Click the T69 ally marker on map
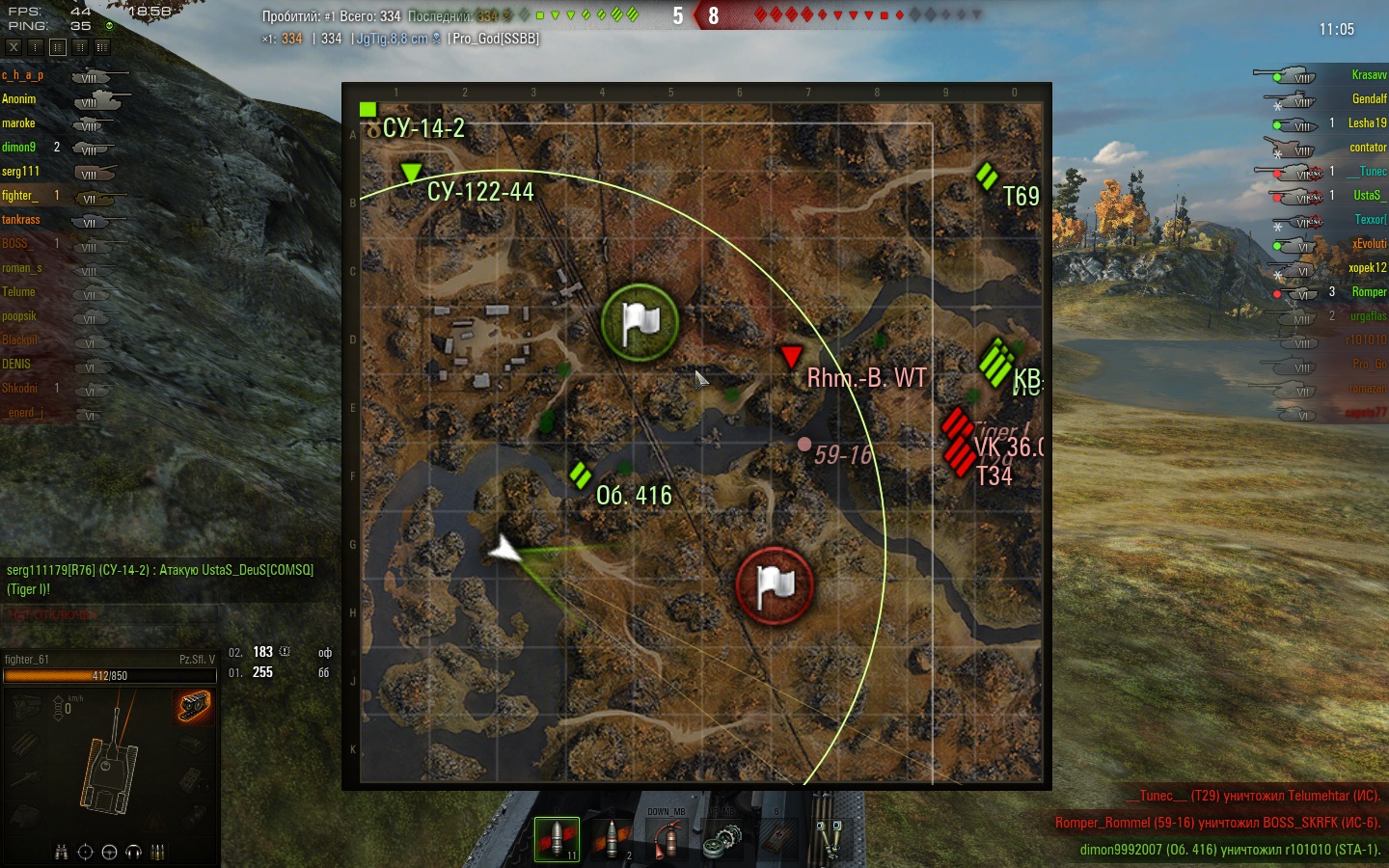 (986, 176)
